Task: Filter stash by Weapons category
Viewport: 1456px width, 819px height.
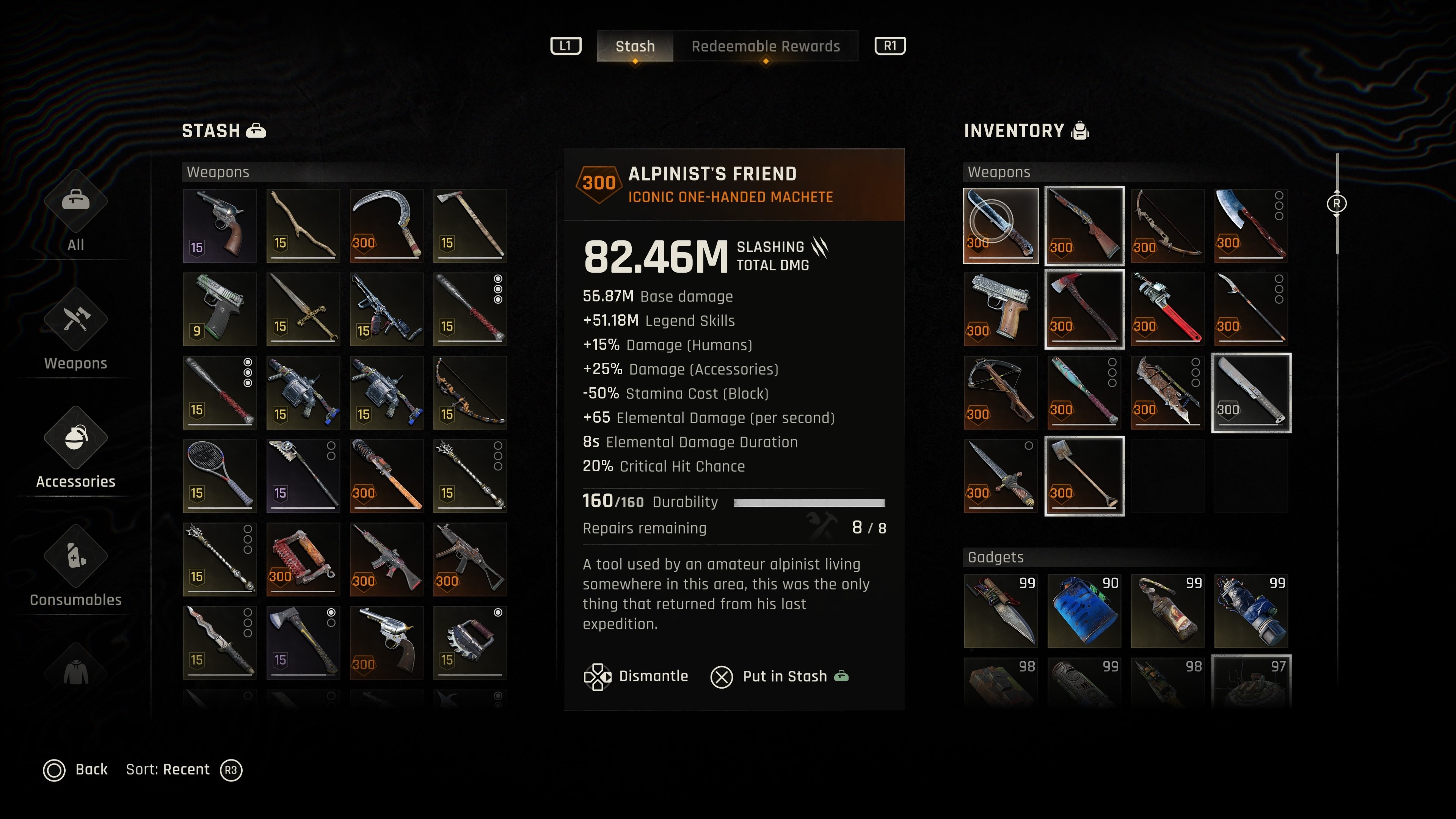Action: (76, 331)
